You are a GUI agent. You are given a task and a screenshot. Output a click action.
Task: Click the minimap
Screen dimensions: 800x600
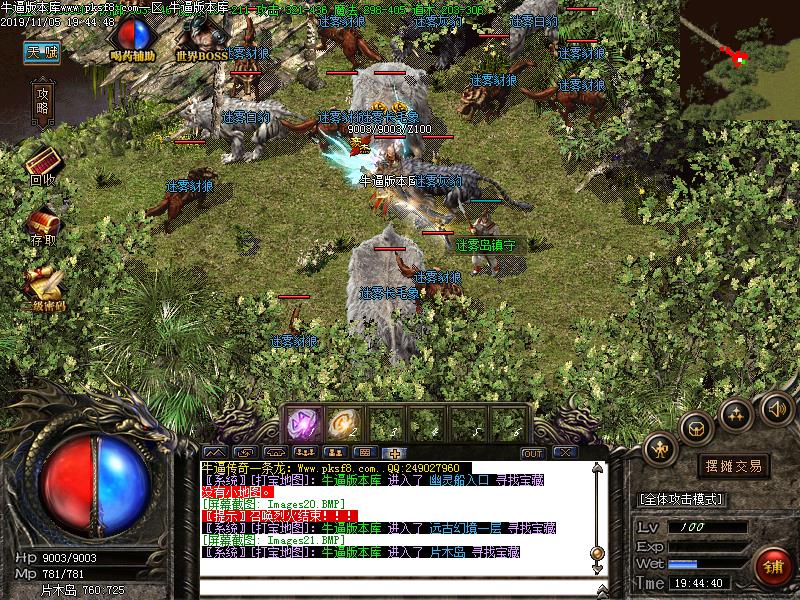coord(742,59)
